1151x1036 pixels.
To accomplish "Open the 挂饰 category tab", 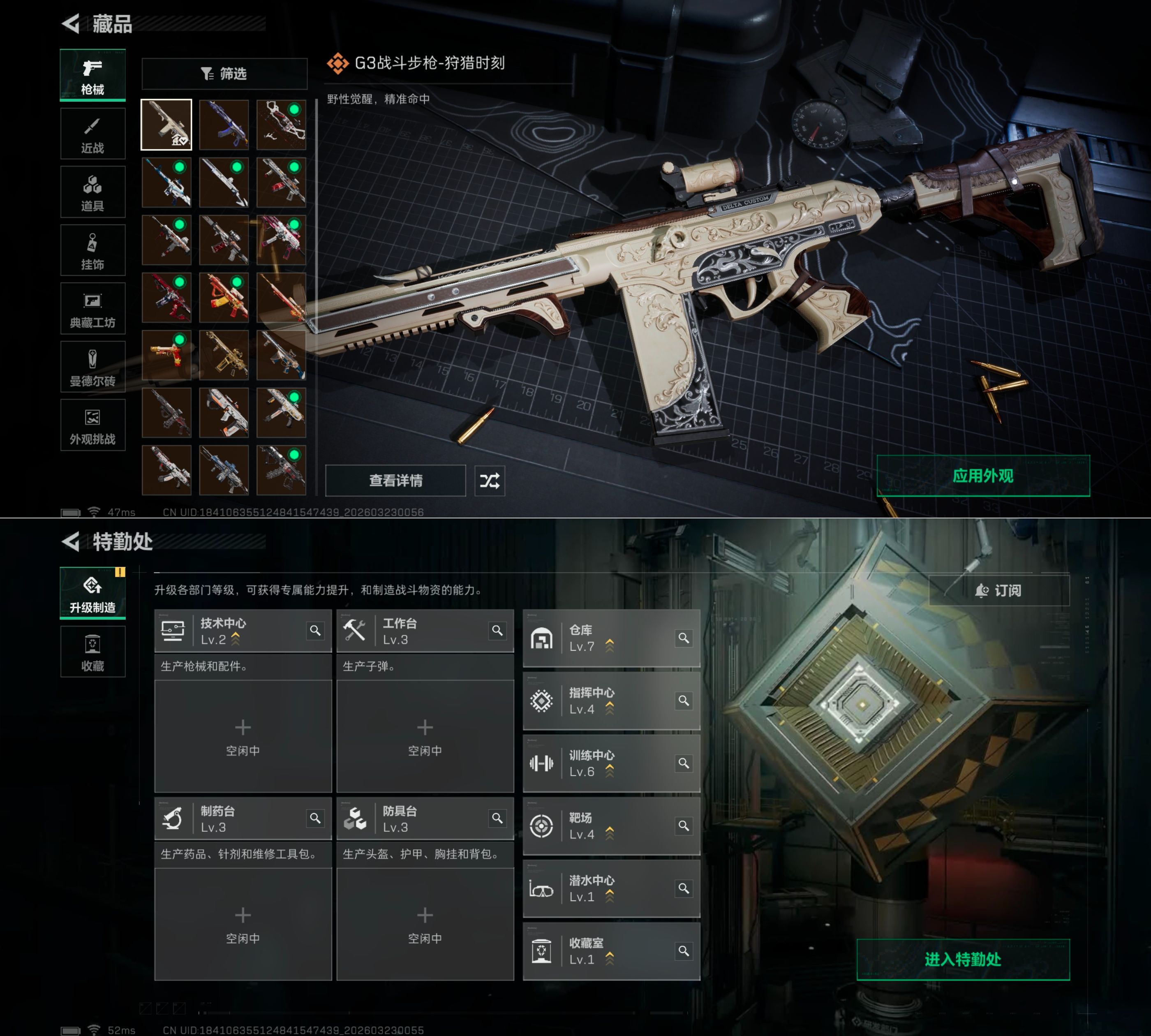I will tap(93, 251).
